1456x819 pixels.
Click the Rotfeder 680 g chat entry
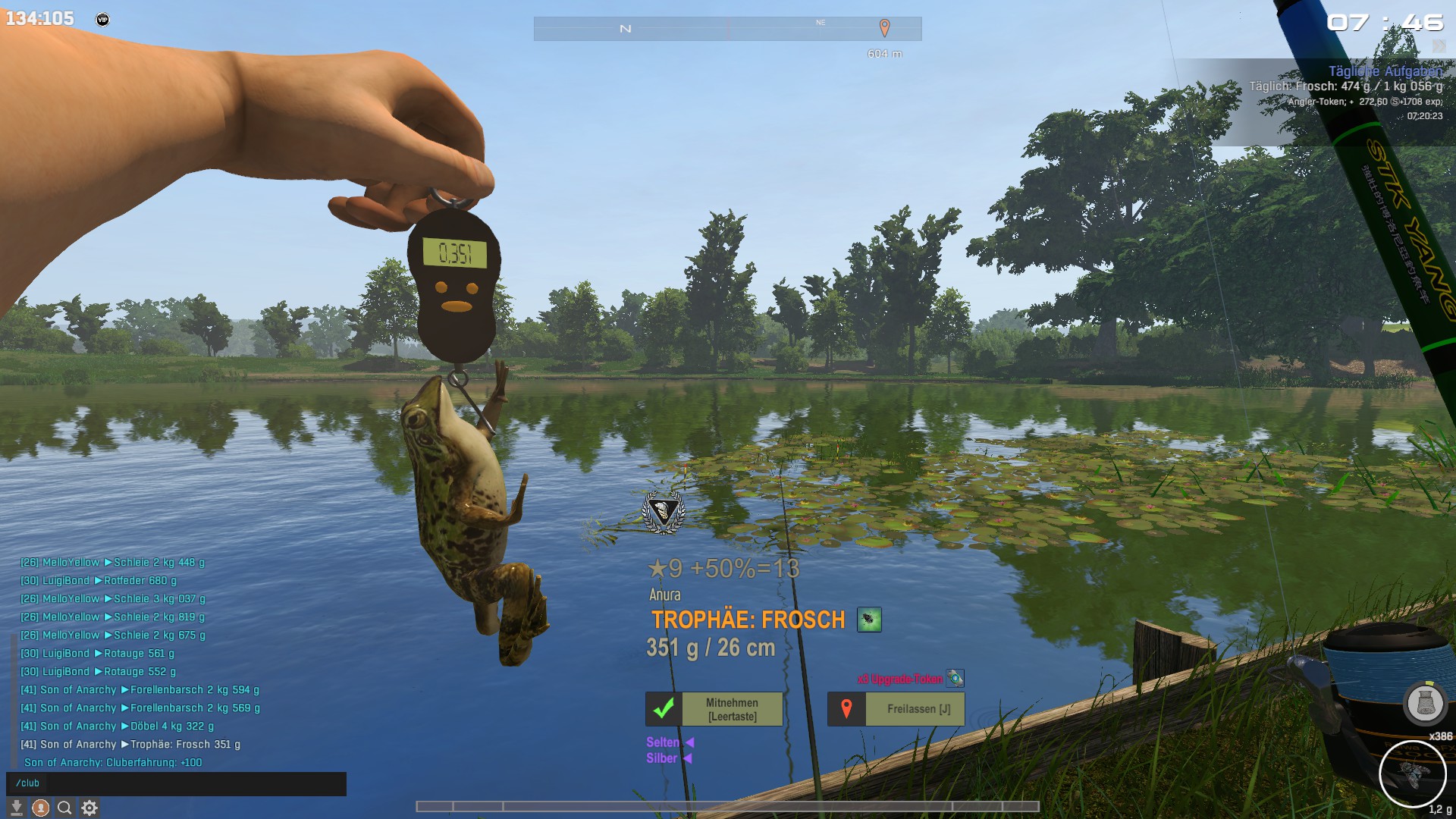[99, 580]
